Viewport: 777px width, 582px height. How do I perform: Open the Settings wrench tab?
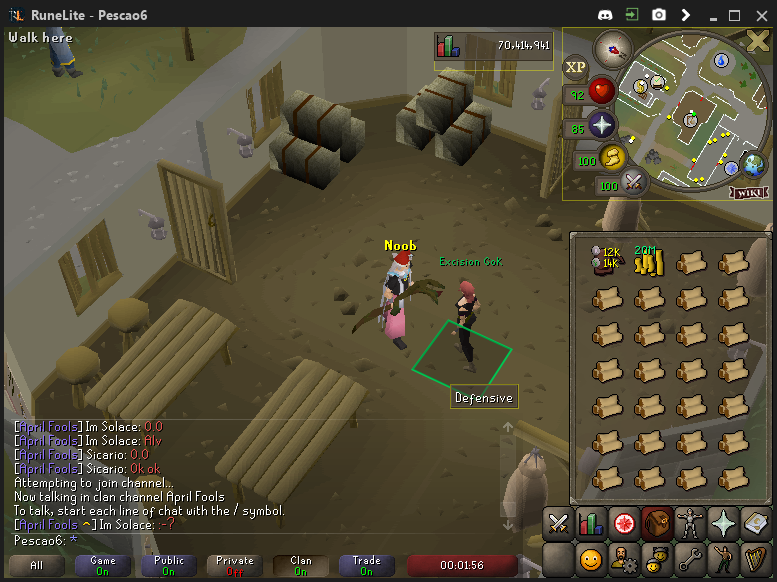click(x=688, y=557)
